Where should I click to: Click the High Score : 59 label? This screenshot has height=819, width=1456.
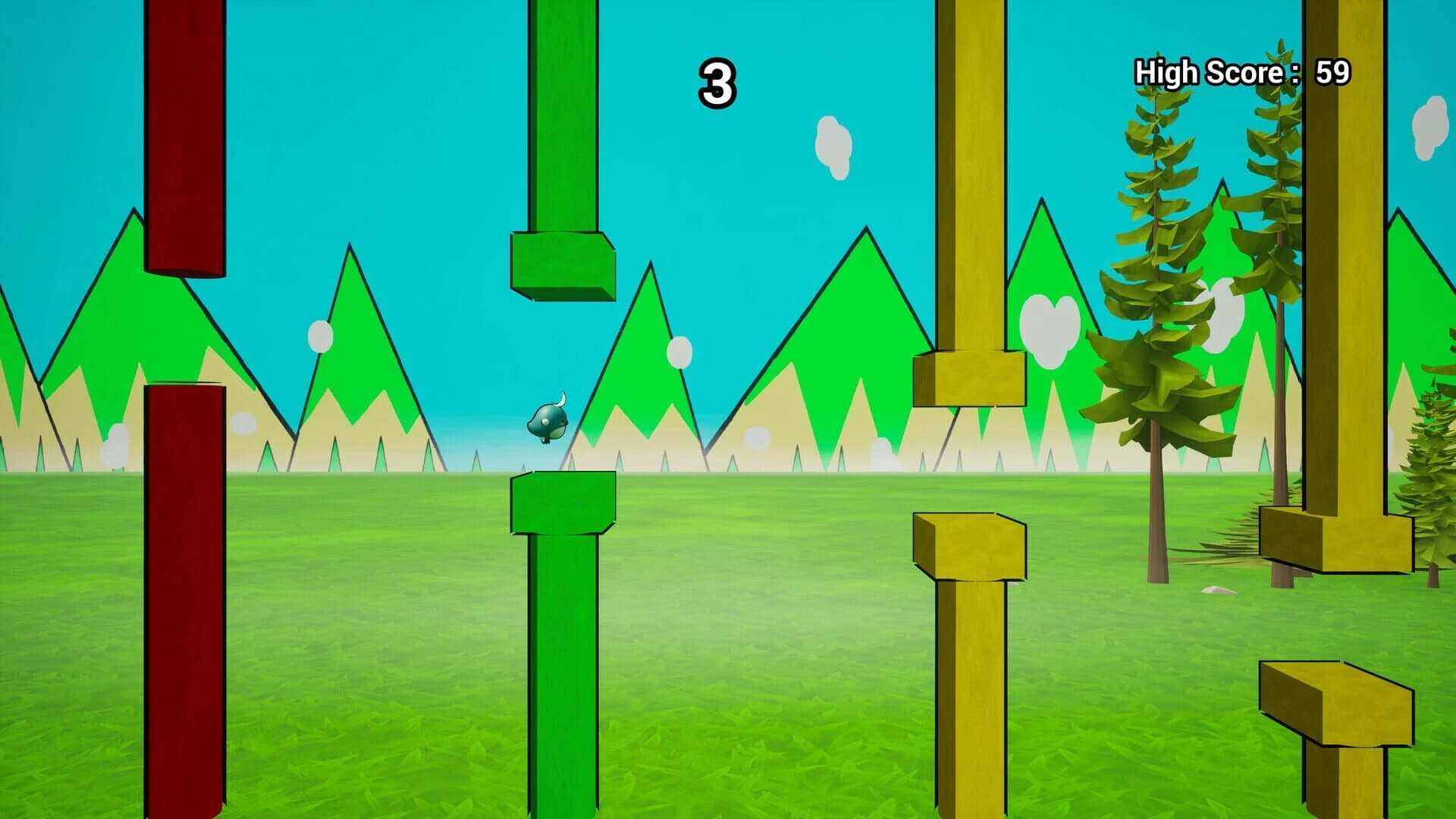click(1244, 74)
